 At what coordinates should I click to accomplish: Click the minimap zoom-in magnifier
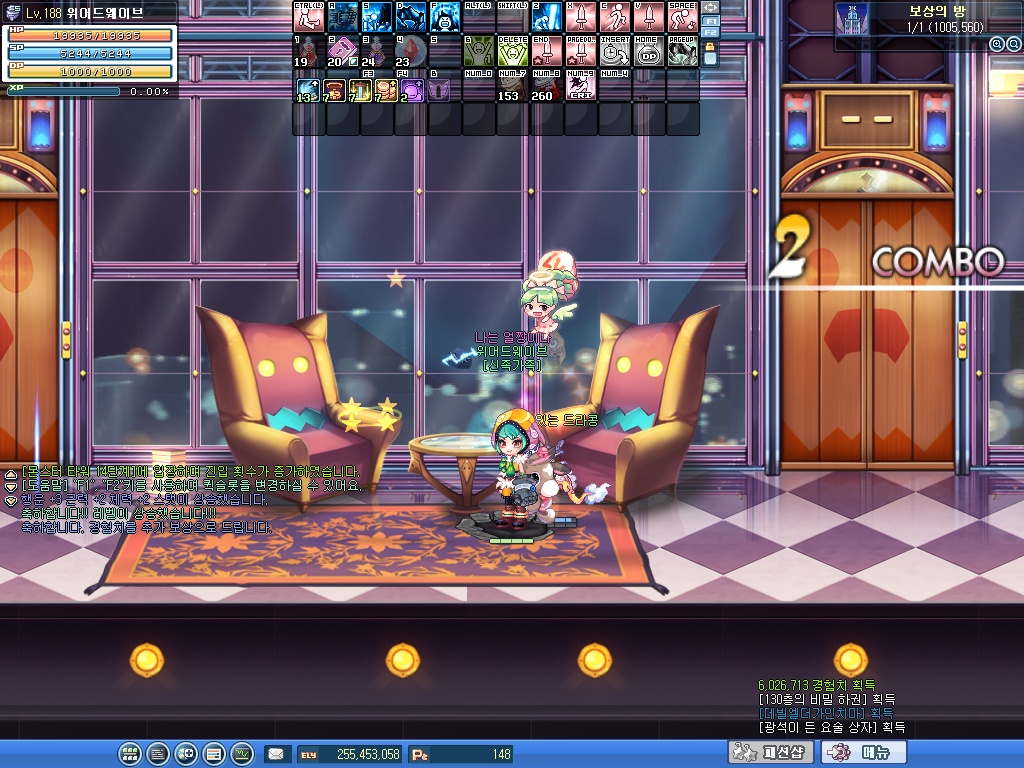pos(996,44)
